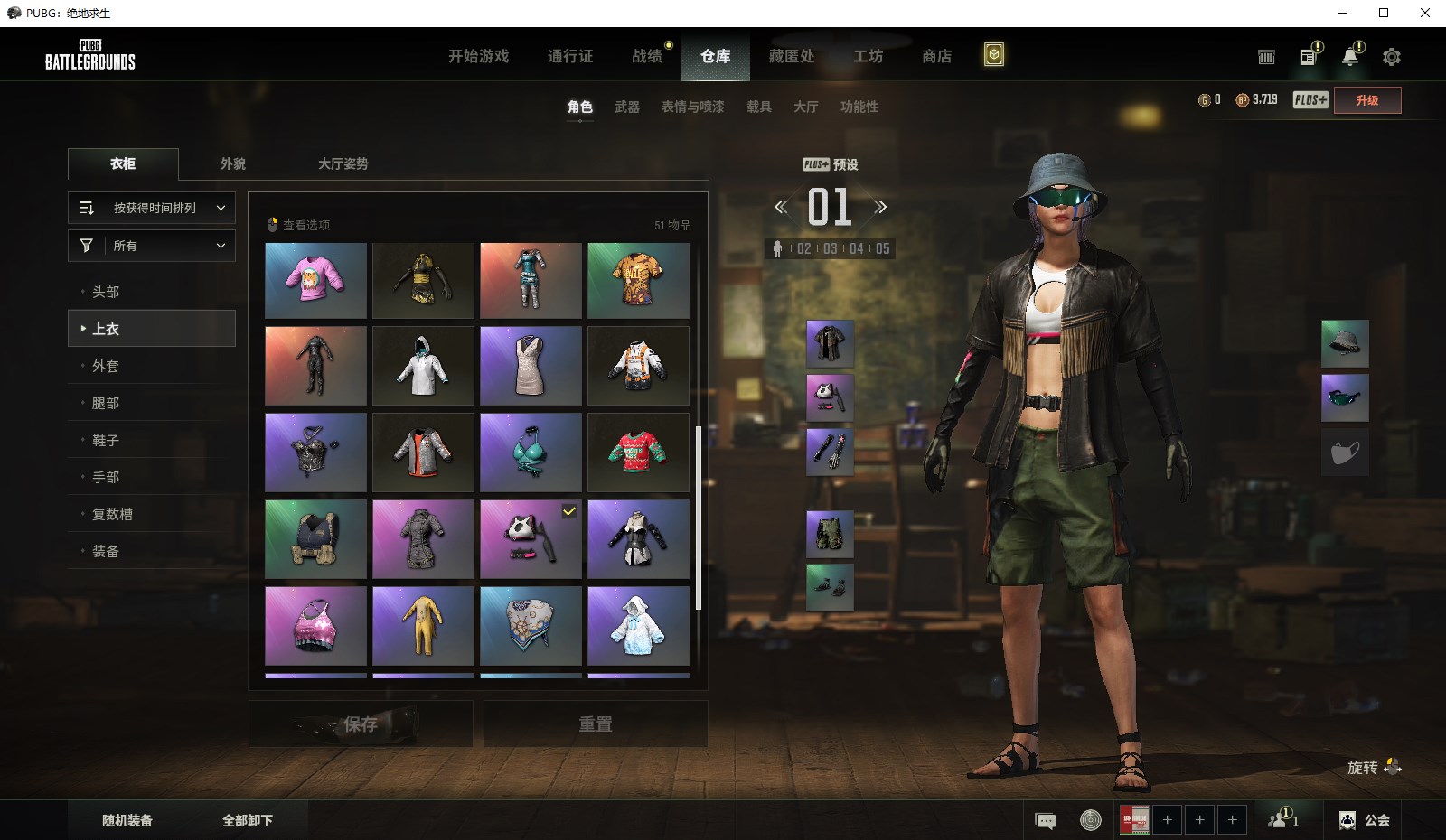This screenshot has width=1446, height=840.
Task: Click the 公会 clan emblem icon
Action: point(1346,820)
